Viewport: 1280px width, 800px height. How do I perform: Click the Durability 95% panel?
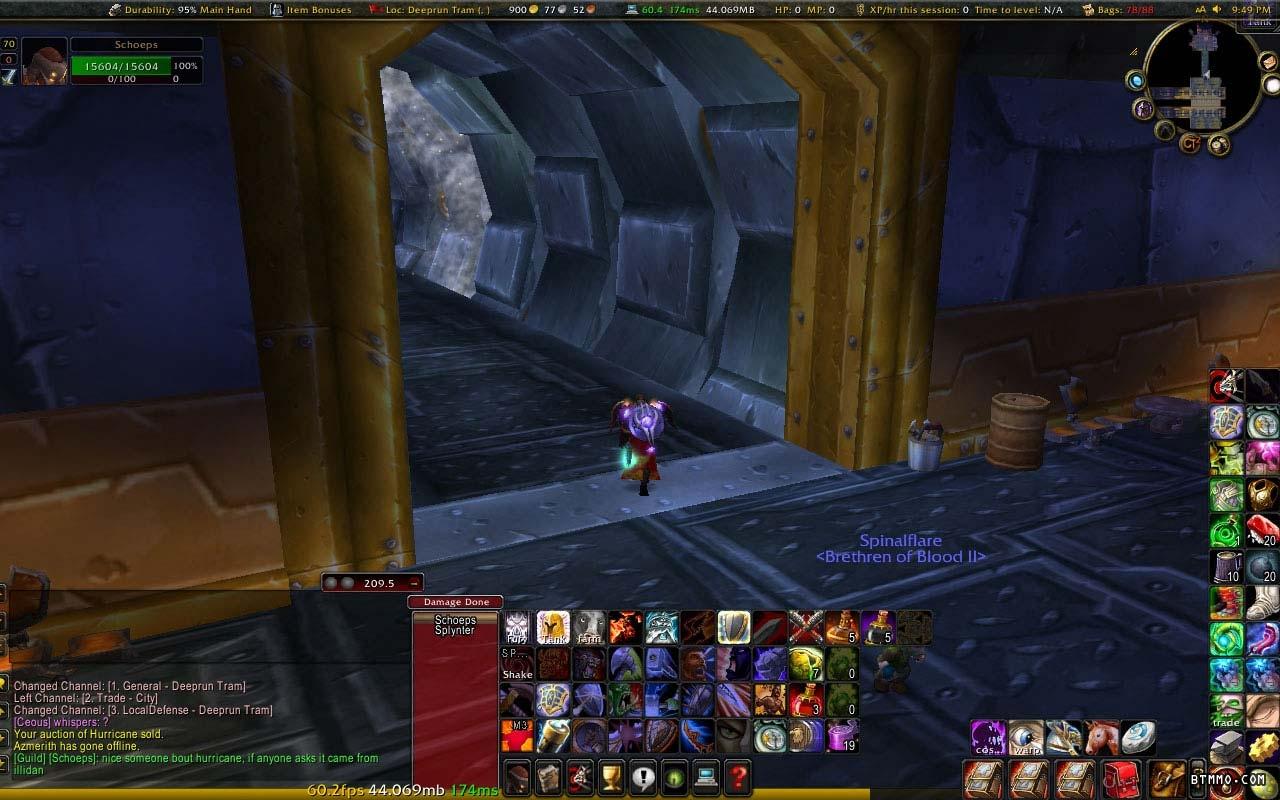coord(180,10)
